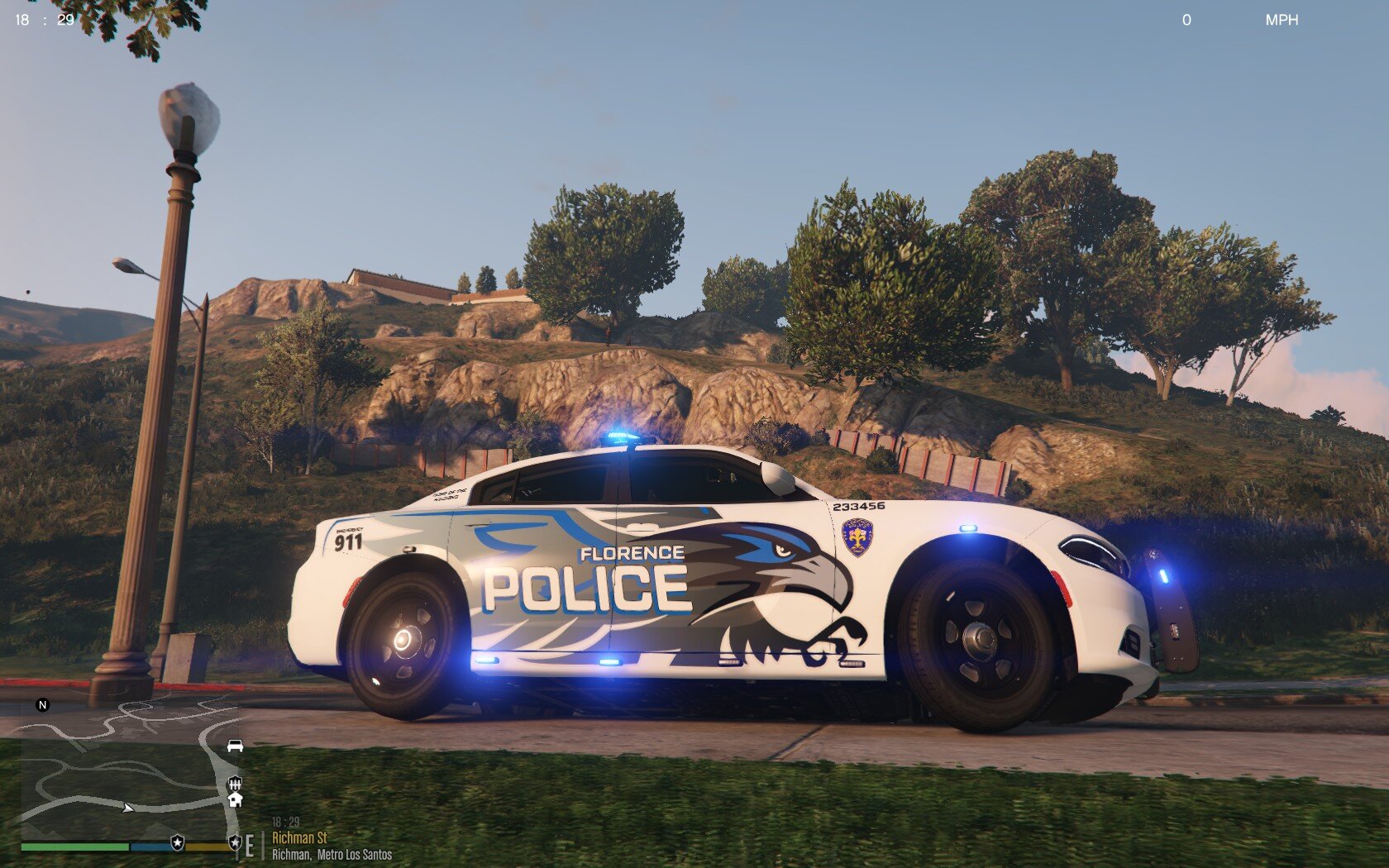
Task: Select the car blip on the minimap
Action: point(235,746)
